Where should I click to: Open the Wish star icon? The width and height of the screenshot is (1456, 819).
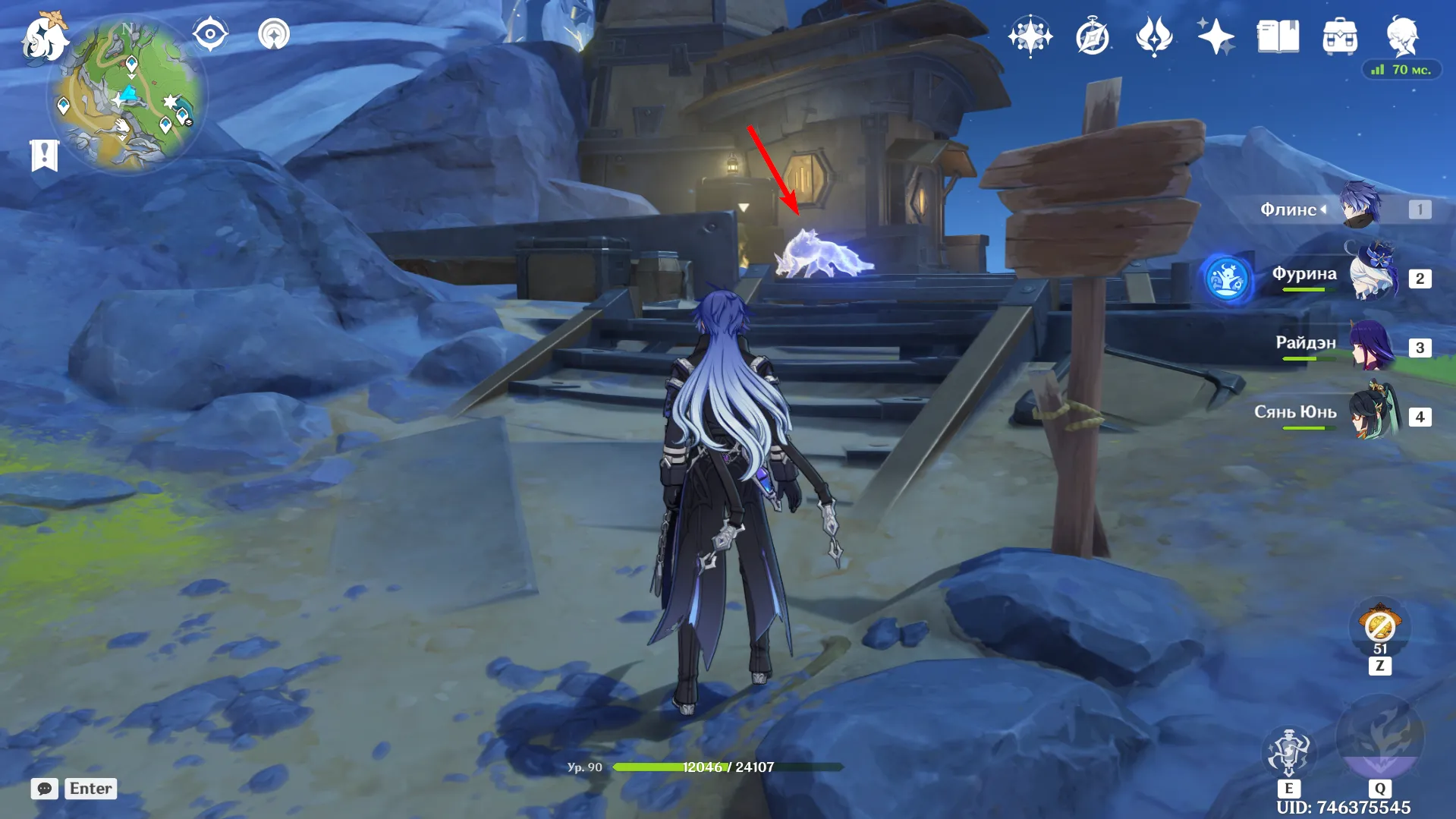point(1030,36)
